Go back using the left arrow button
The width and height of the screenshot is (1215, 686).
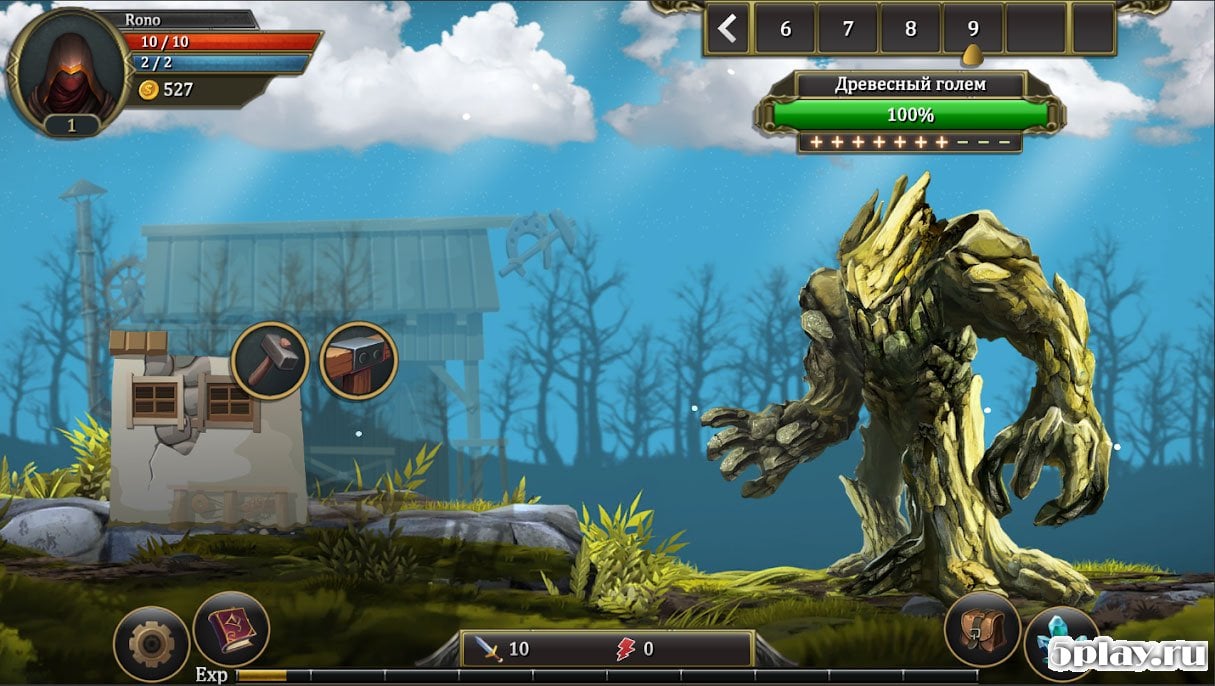point(727,29)
